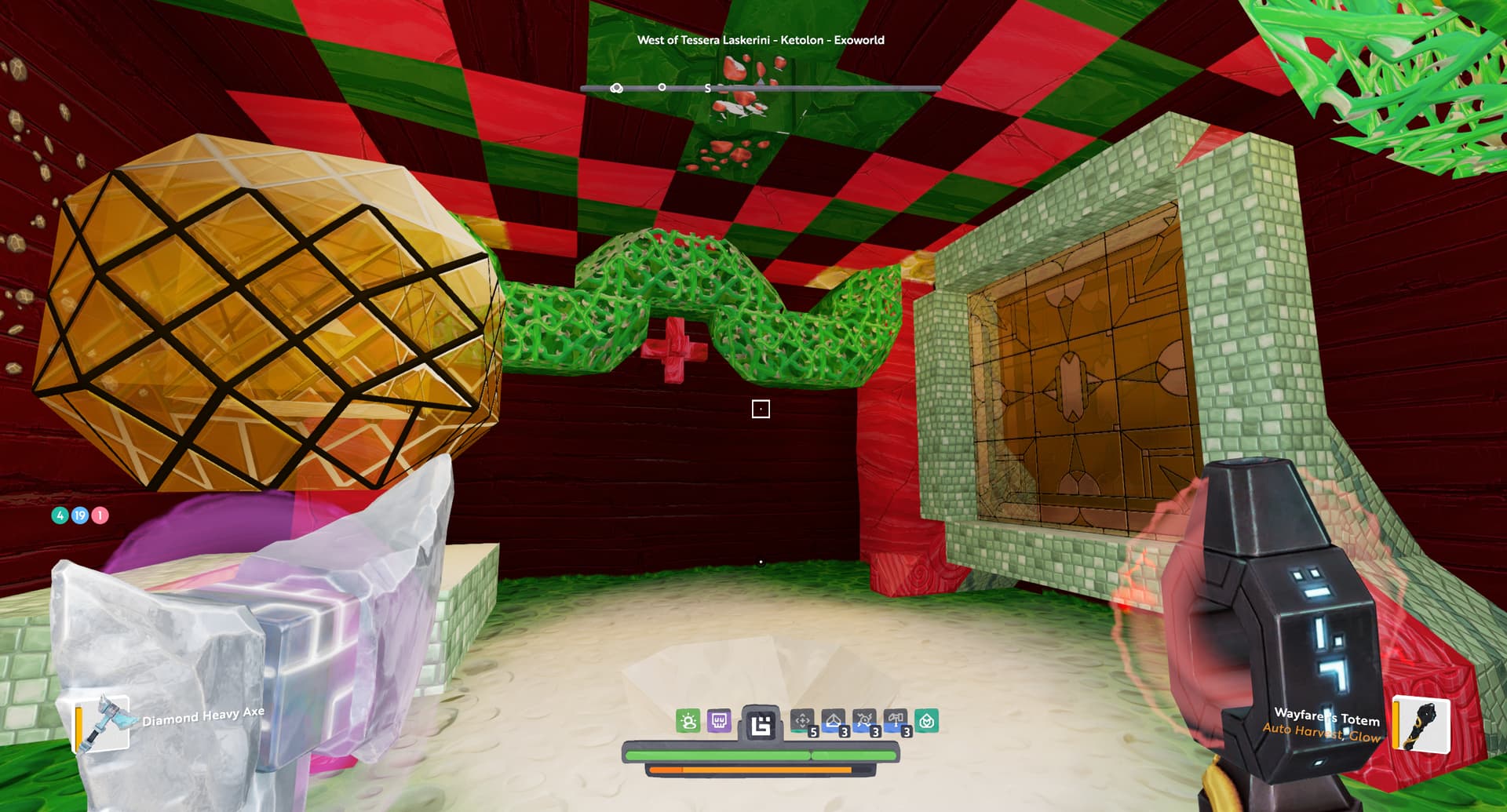
Task: Click the pink notification badge showing 1
Action: coord(100,515)
